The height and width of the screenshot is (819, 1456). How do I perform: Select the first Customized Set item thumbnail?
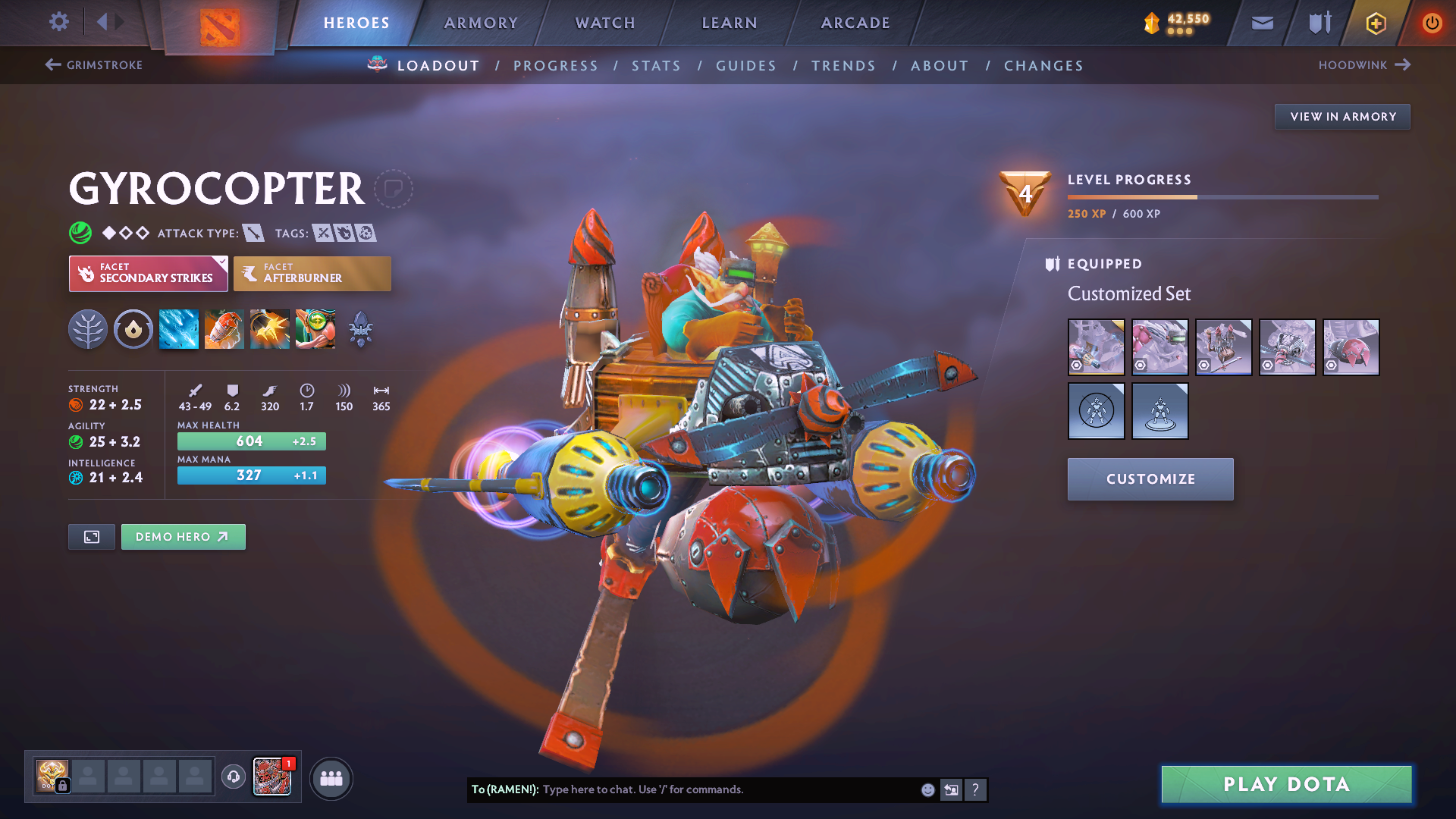1096,347
